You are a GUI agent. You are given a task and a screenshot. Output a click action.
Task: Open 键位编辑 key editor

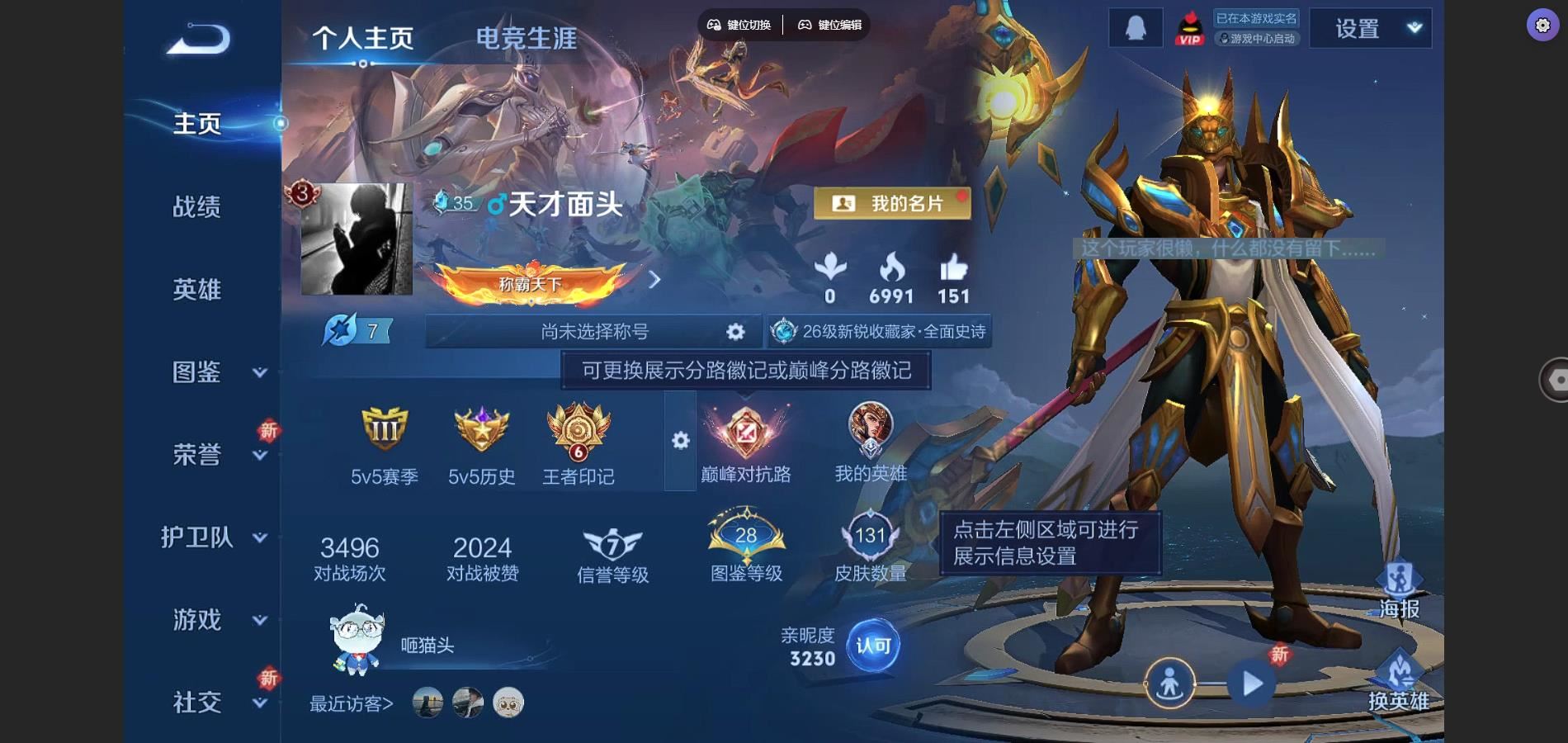[x=829, y=25]
